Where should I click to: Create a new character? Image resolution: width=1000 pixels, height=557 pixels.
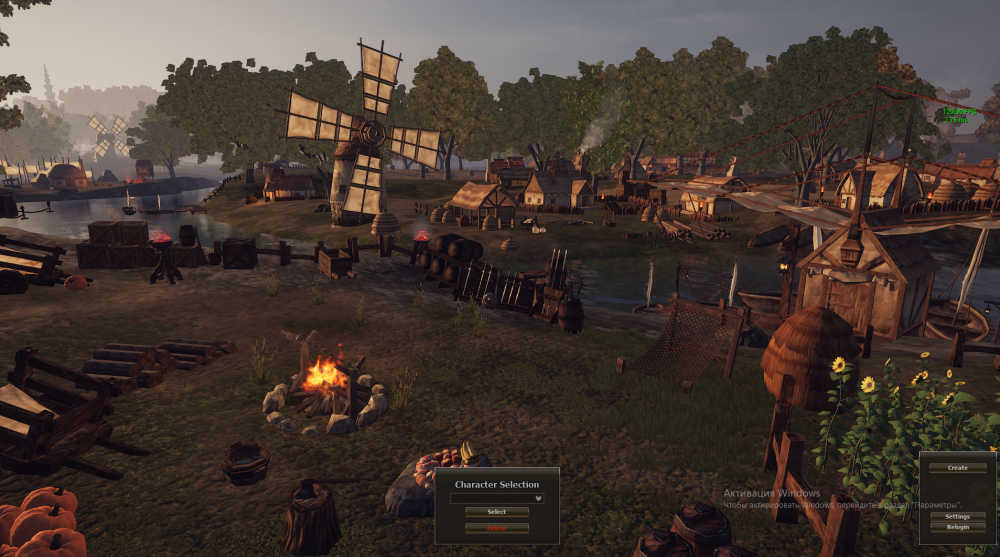(x=958, y=467)
